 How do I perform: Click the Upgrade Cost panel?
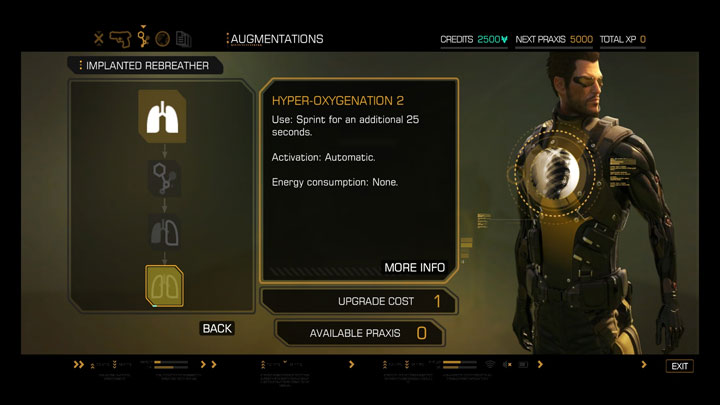coord(359,301)
